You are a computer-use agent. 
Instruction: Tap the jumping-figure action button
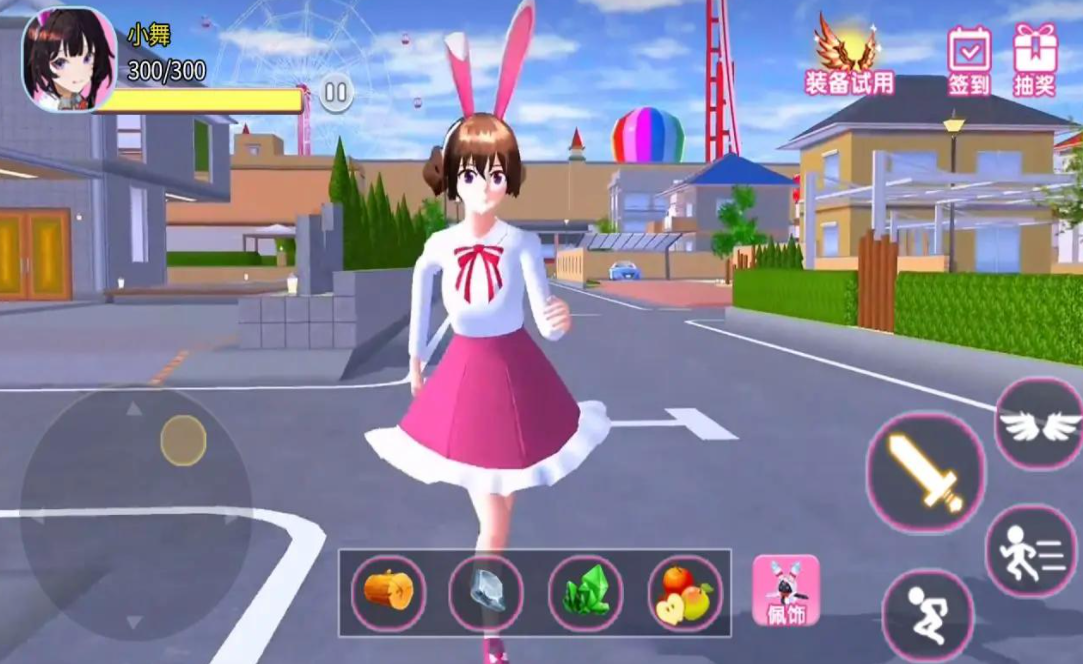(x=927, y=614)
